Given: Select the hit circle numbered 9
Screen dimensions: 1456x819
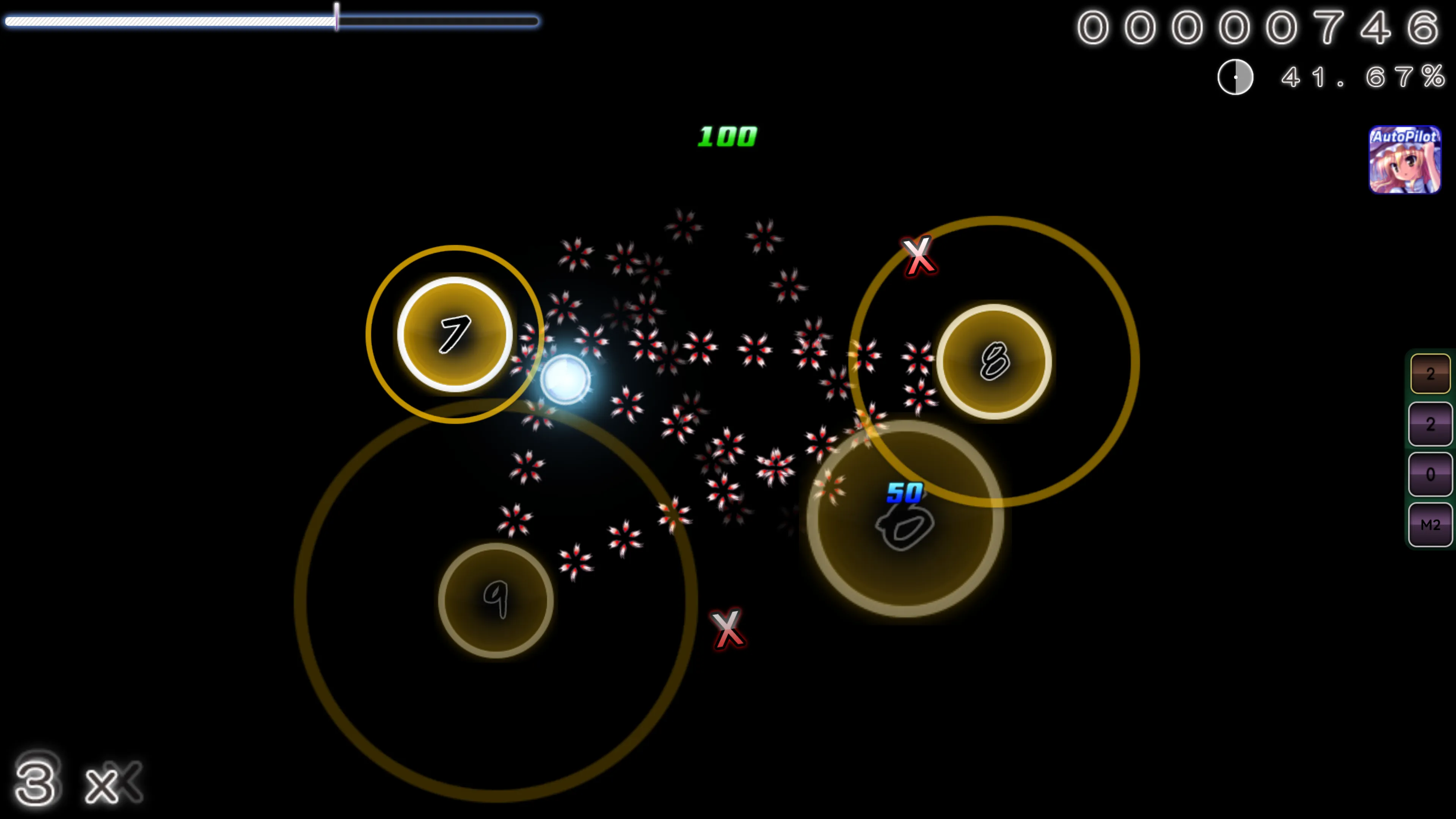Looking at the screenshot, I should pos(496,600).
